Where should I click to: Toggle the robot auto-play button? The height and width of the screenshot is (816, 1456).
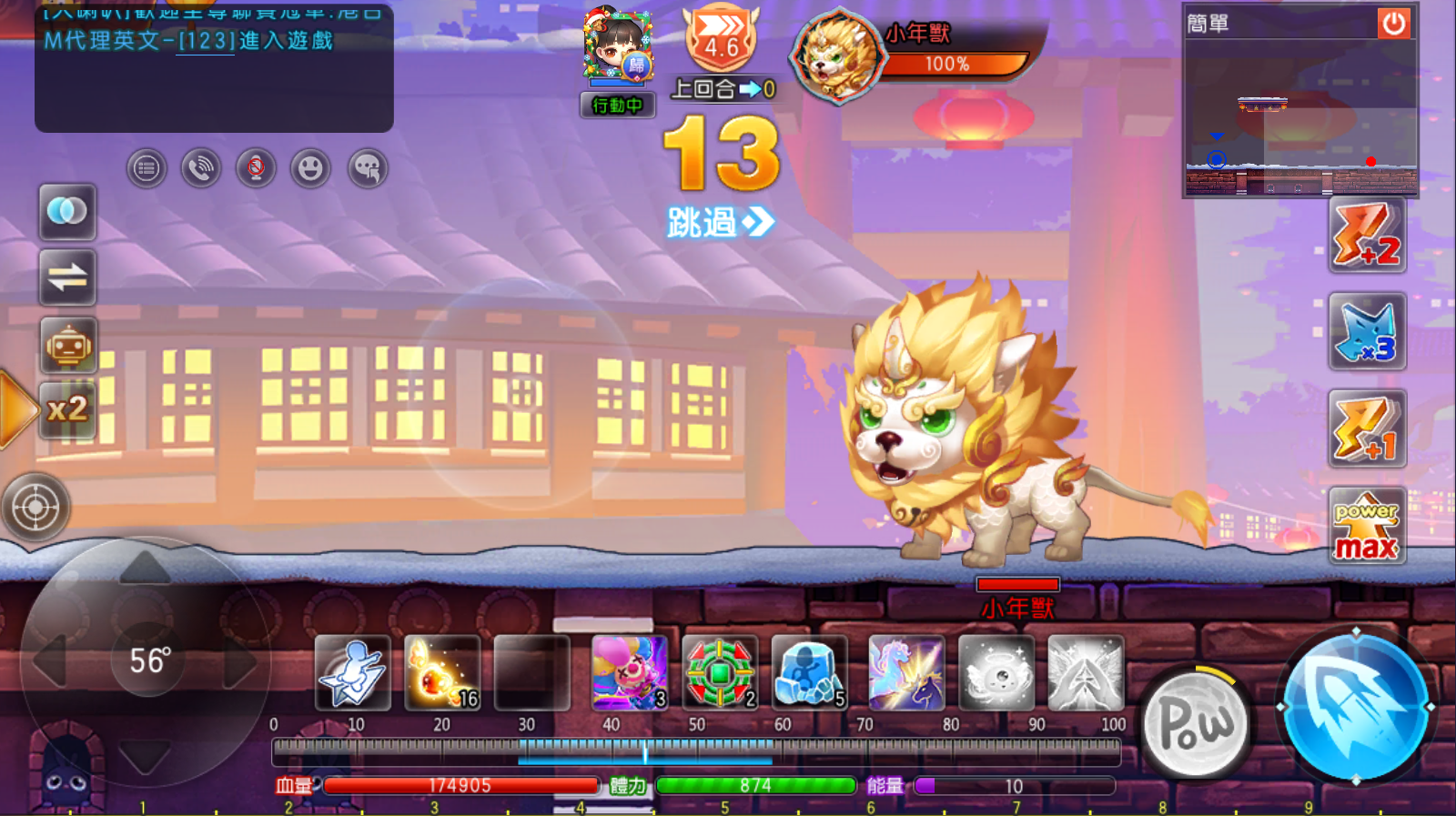click(68, 346)
